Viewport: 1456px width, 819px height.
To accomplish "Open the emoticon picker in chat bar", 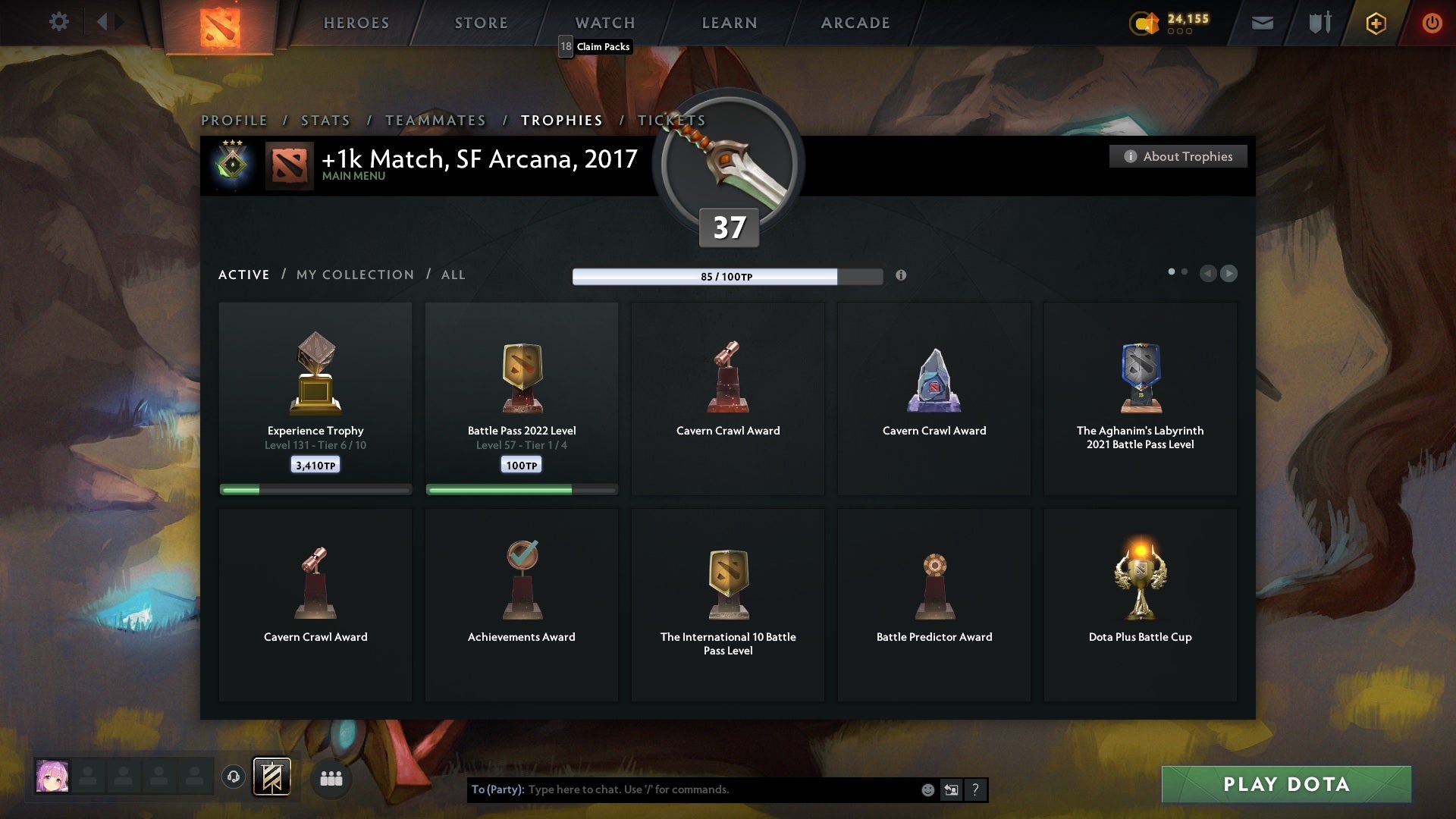I will 927,789.
